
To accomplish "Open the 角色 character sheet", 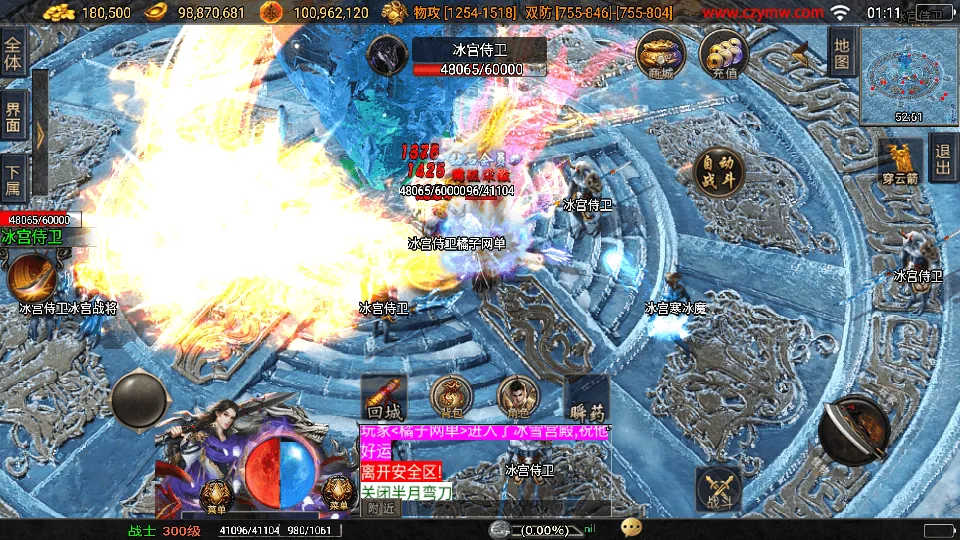I will 518,397.
